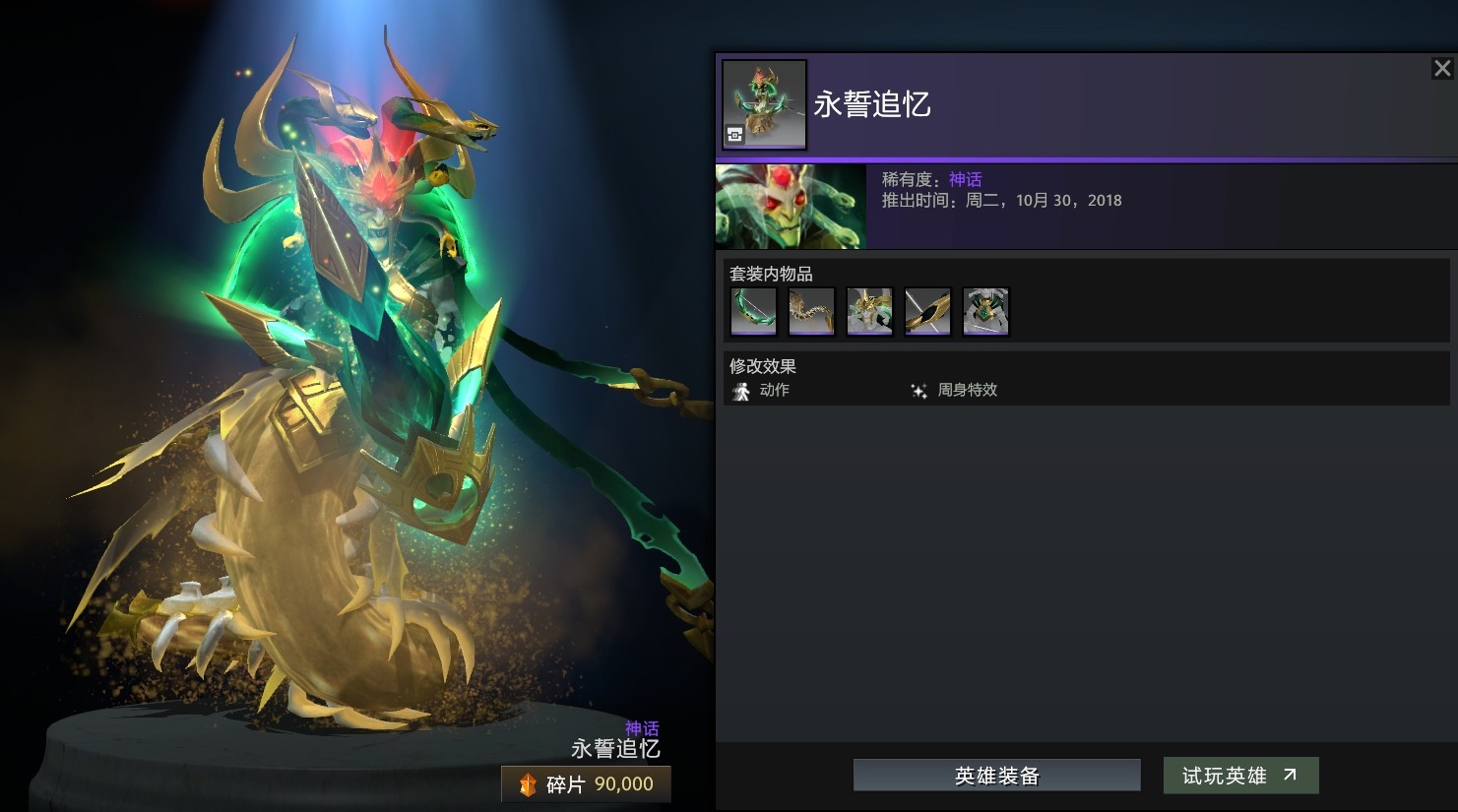Select the green gem chest armor item
This screenshot has width=1458, height=812.
(x=985, y=312)
